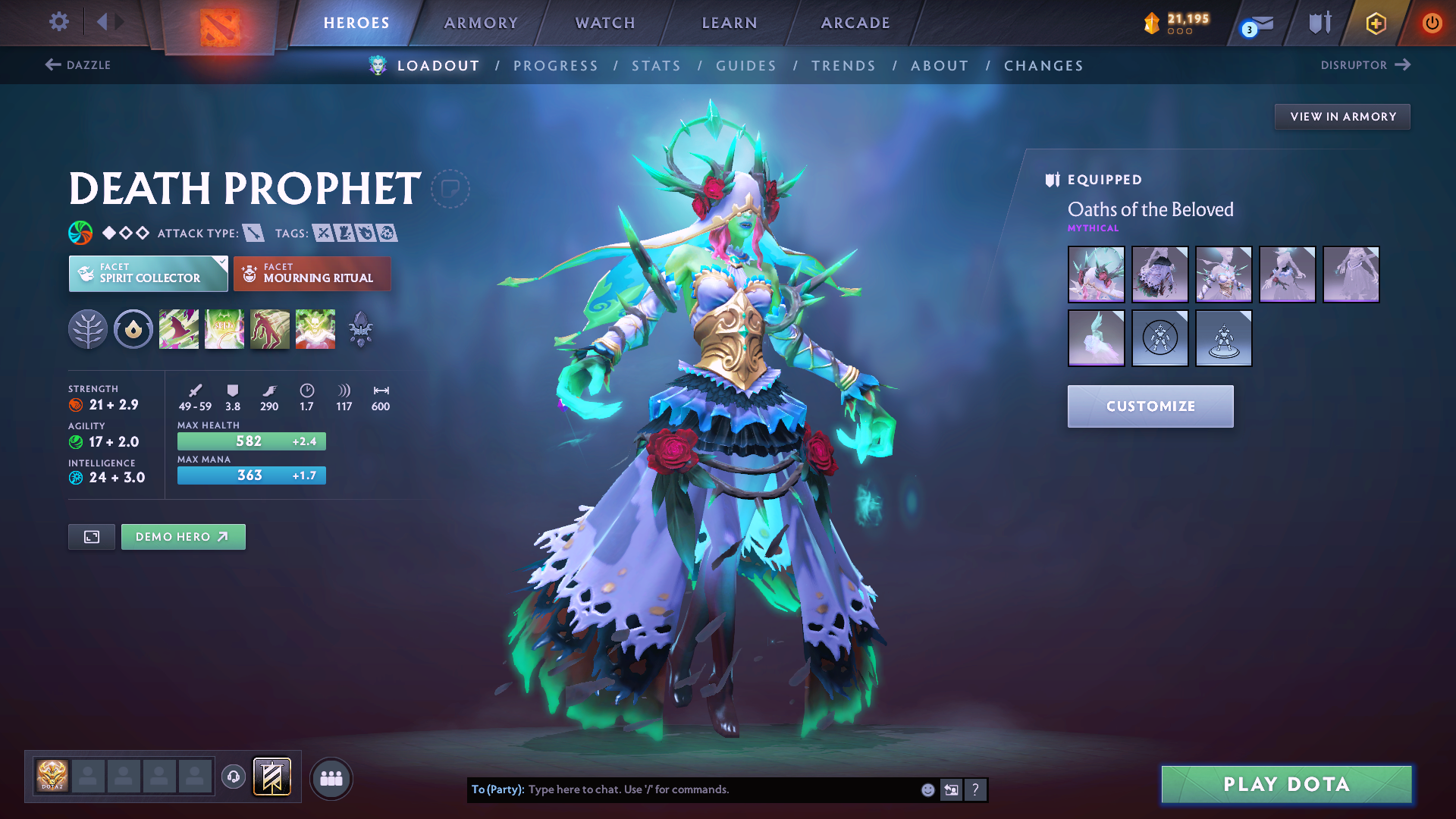Customize the equipped item set
1456x819 pixels.
tap(1150, 406)
